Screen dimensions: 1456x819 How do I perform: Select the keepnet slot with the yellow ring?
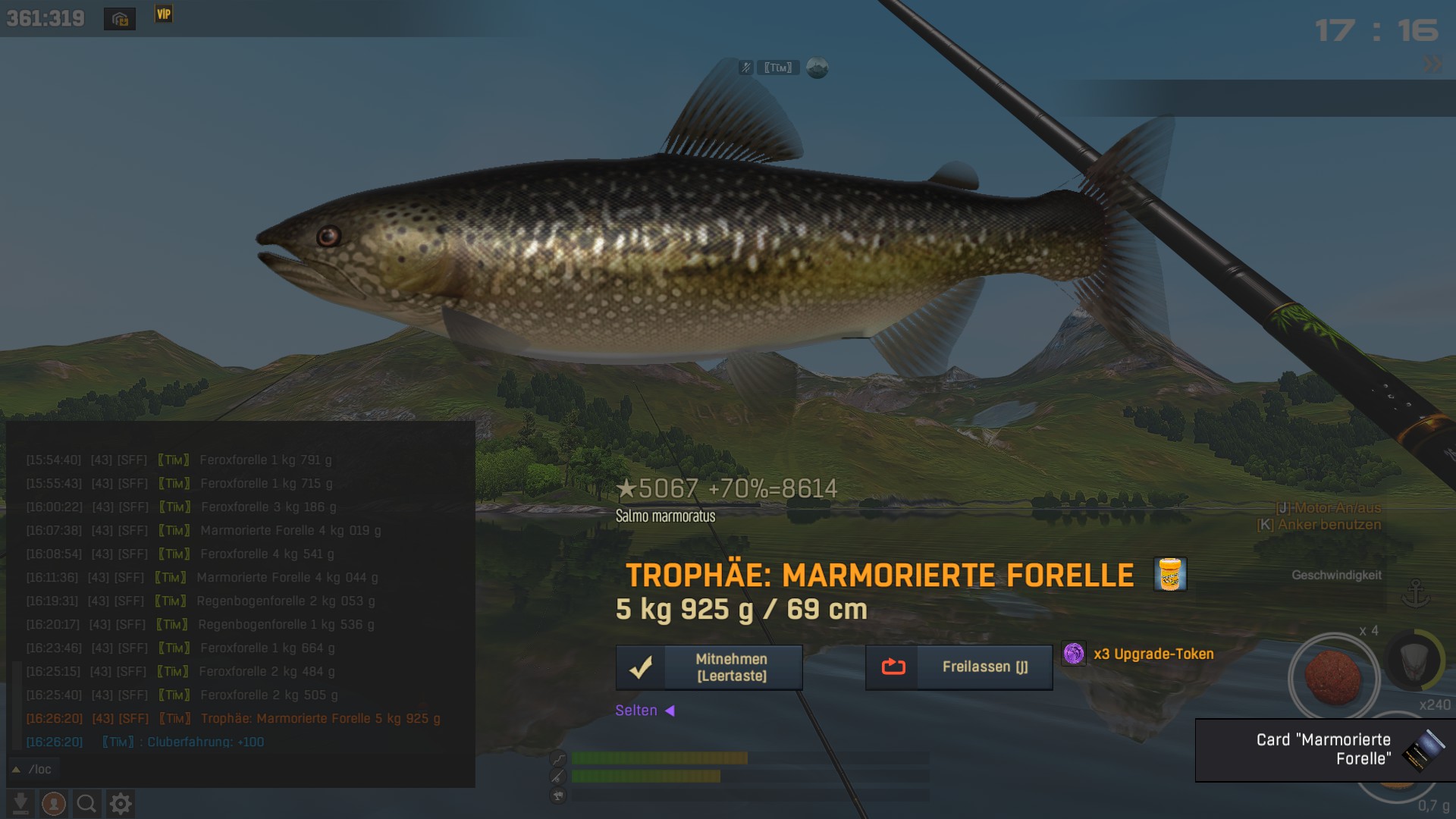1415,661
